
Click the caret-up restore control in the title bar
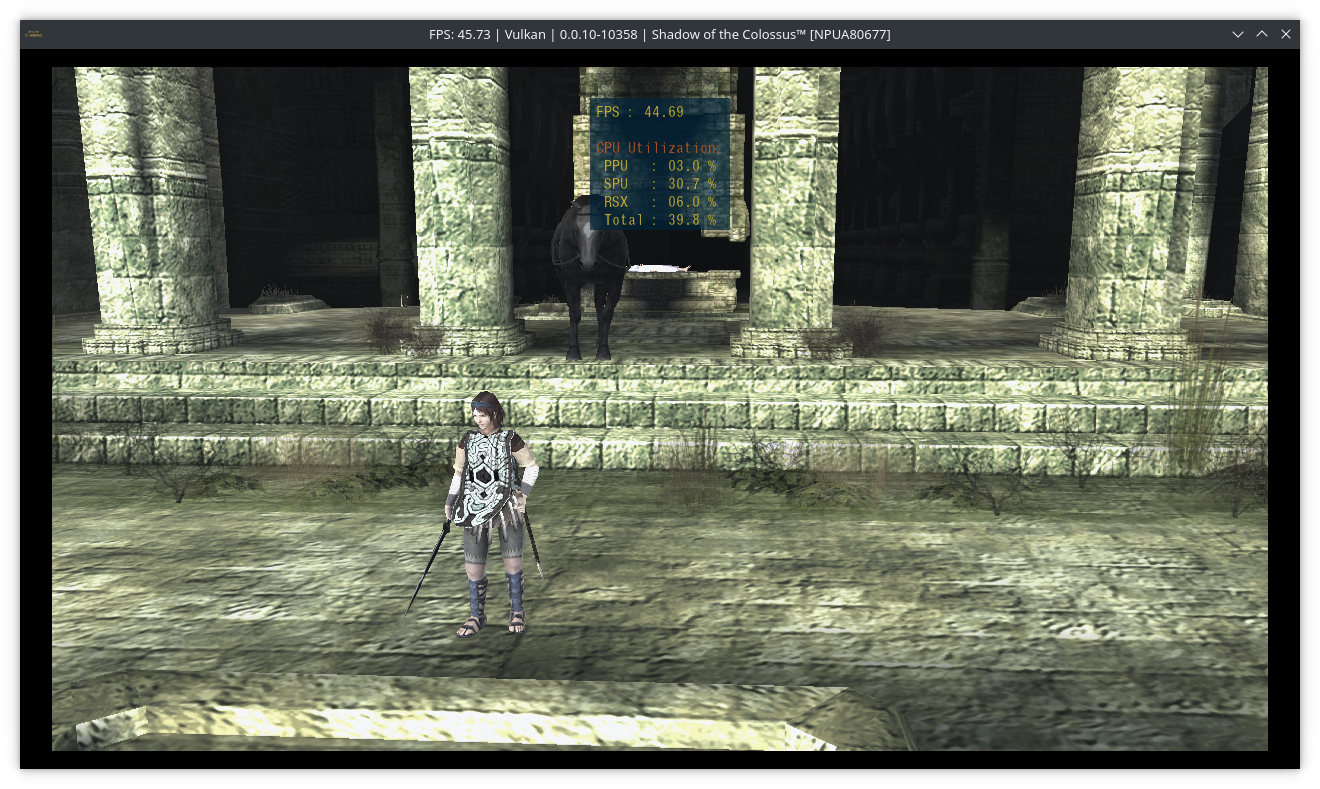[x=1261, y=34]
